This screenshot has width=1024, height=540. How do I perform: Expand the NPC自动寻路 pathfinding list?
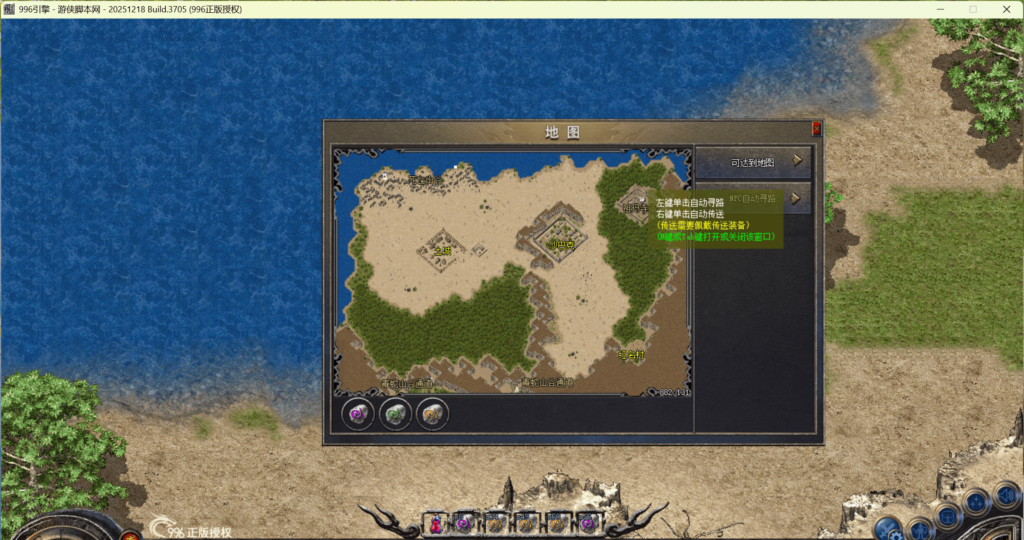[x=797, y=198]
